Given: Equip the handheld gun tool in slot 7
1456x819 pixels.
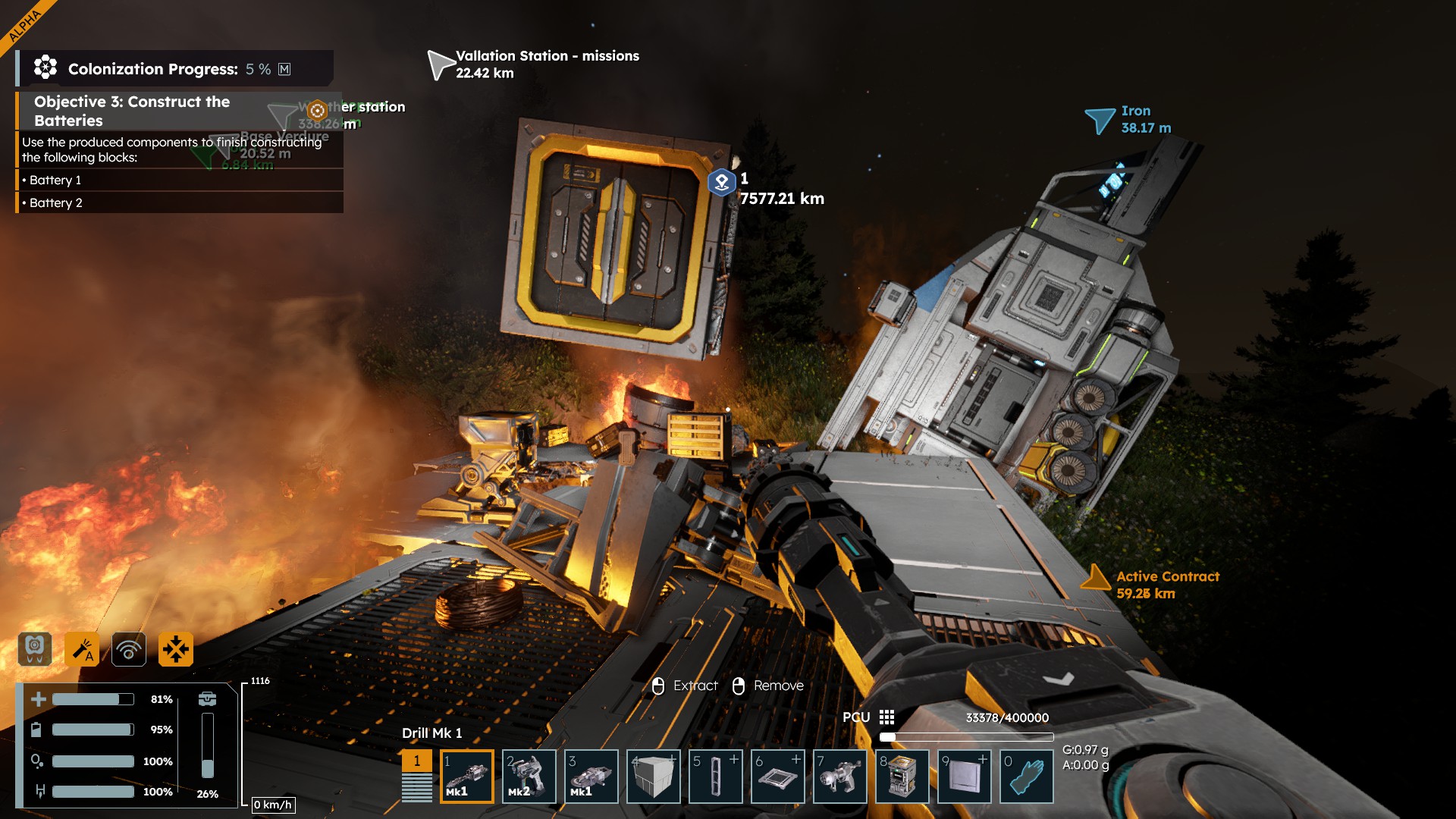Looking at the screenshot, I should click(840, 776).
